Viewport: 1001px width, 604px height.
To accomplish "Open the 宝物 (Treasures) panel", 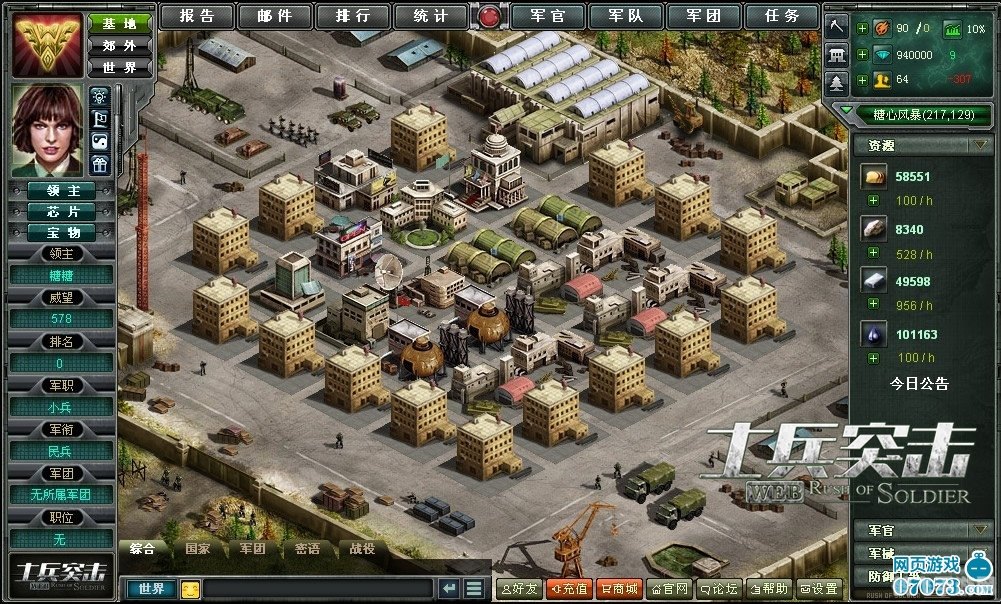I will [x=62, y=231].
